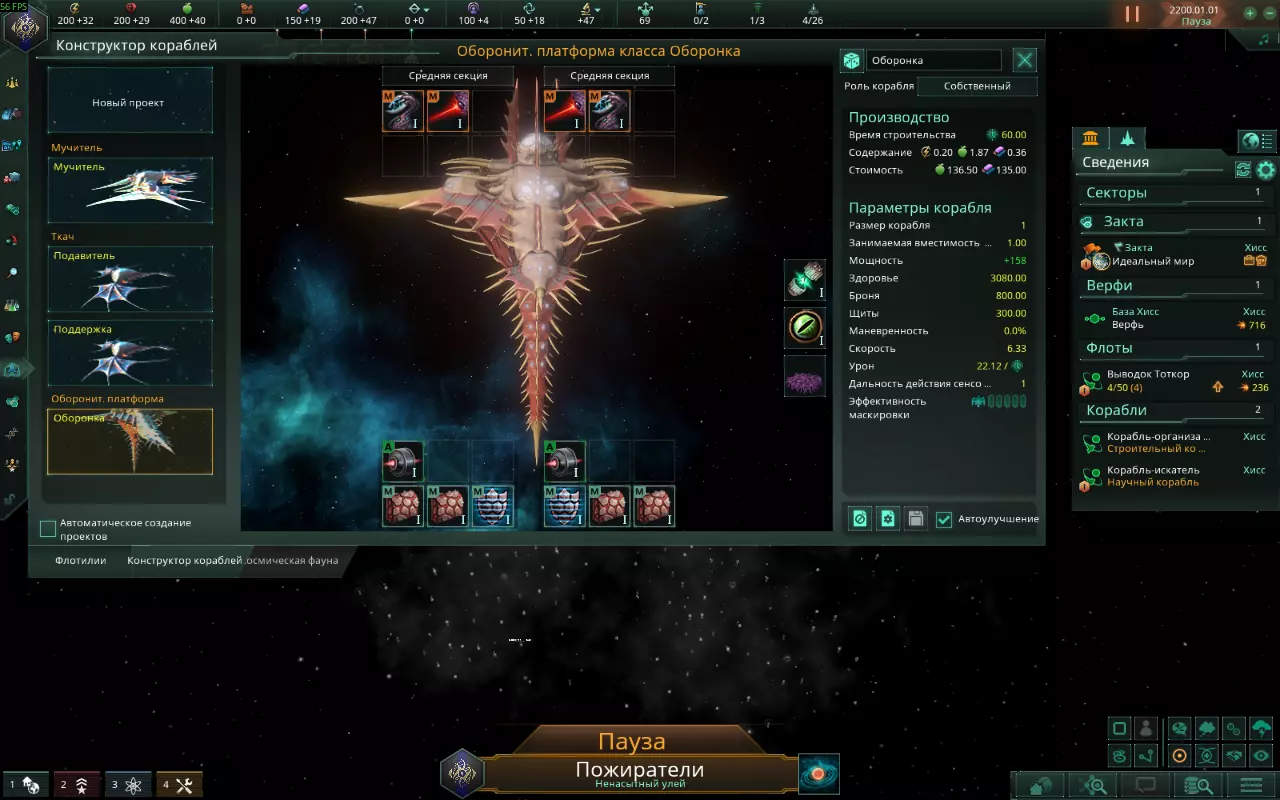This screenshot has height=800, width=1280.
Task: Select the Оборонка platform design
Action: (x=130, y=441)
